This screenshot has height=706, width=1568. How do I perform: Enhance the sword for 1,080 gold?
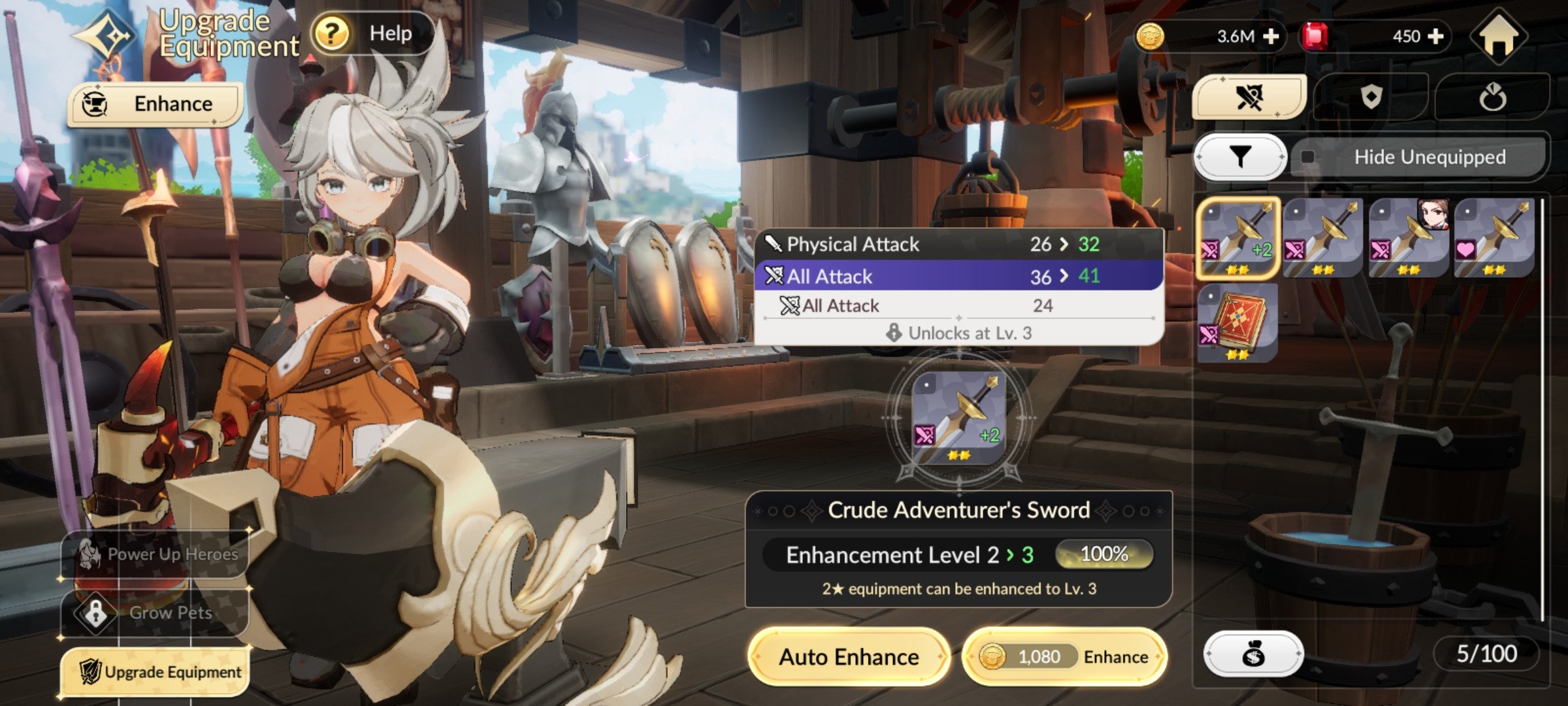point(1065,656)
